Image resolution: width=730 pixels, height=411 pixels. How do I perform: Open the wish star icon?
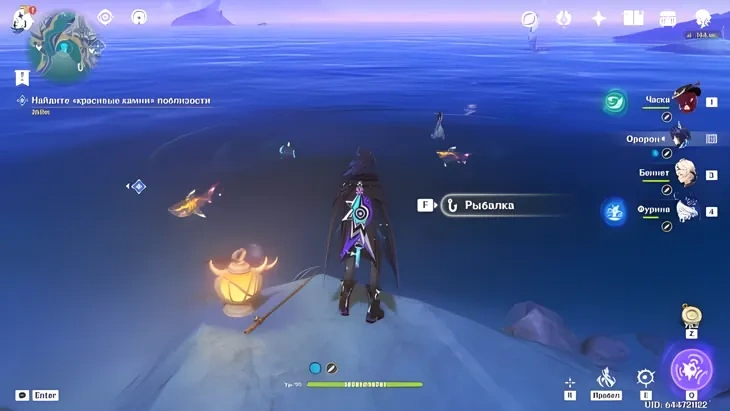[598, 18]
